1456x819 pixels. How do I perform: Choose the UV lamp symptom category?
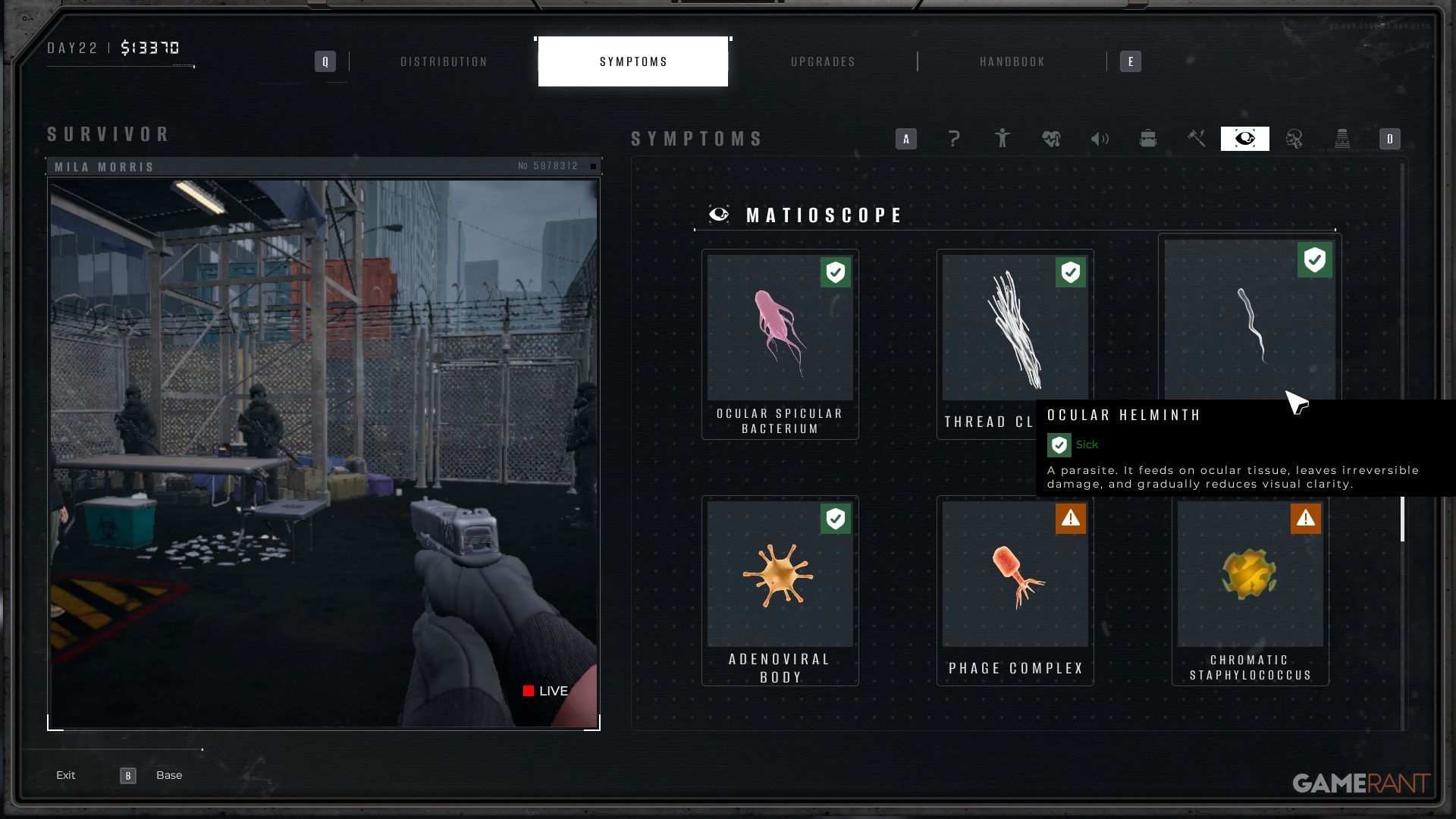tap(1342, 139)
